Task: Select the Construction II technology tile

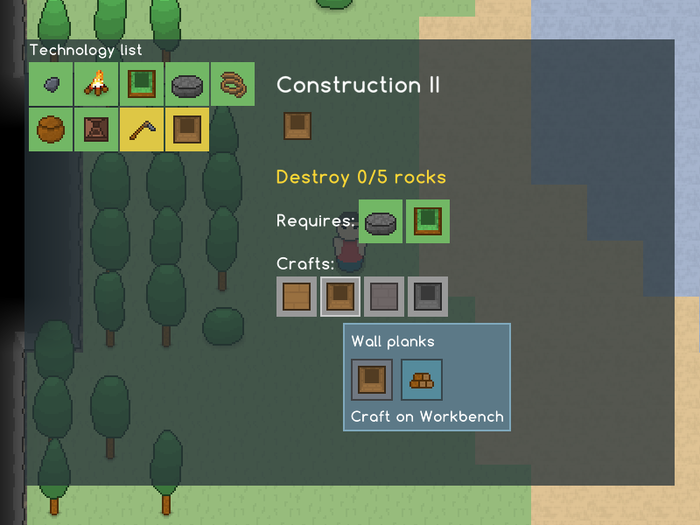Action: pos(187,129)
